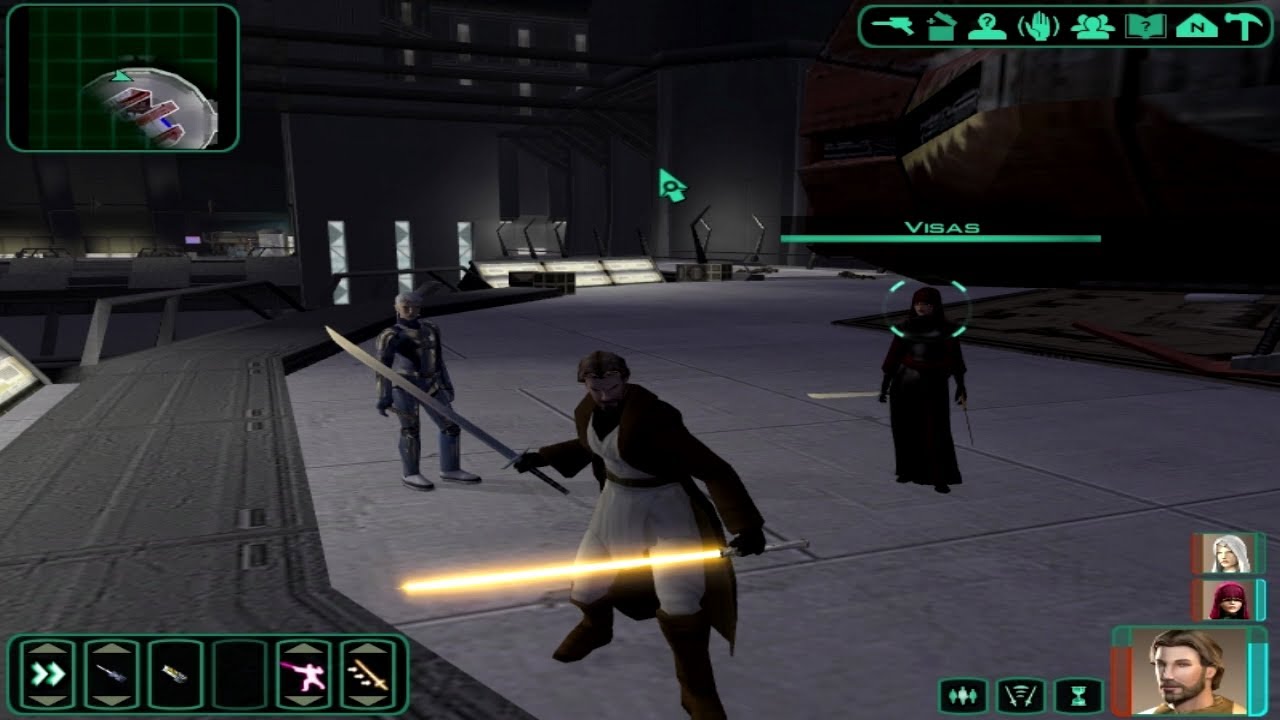Screen dimensions: 1280x720
Task: Open the Equipment screen via blaster icon
Action: [x=890, y=28]
